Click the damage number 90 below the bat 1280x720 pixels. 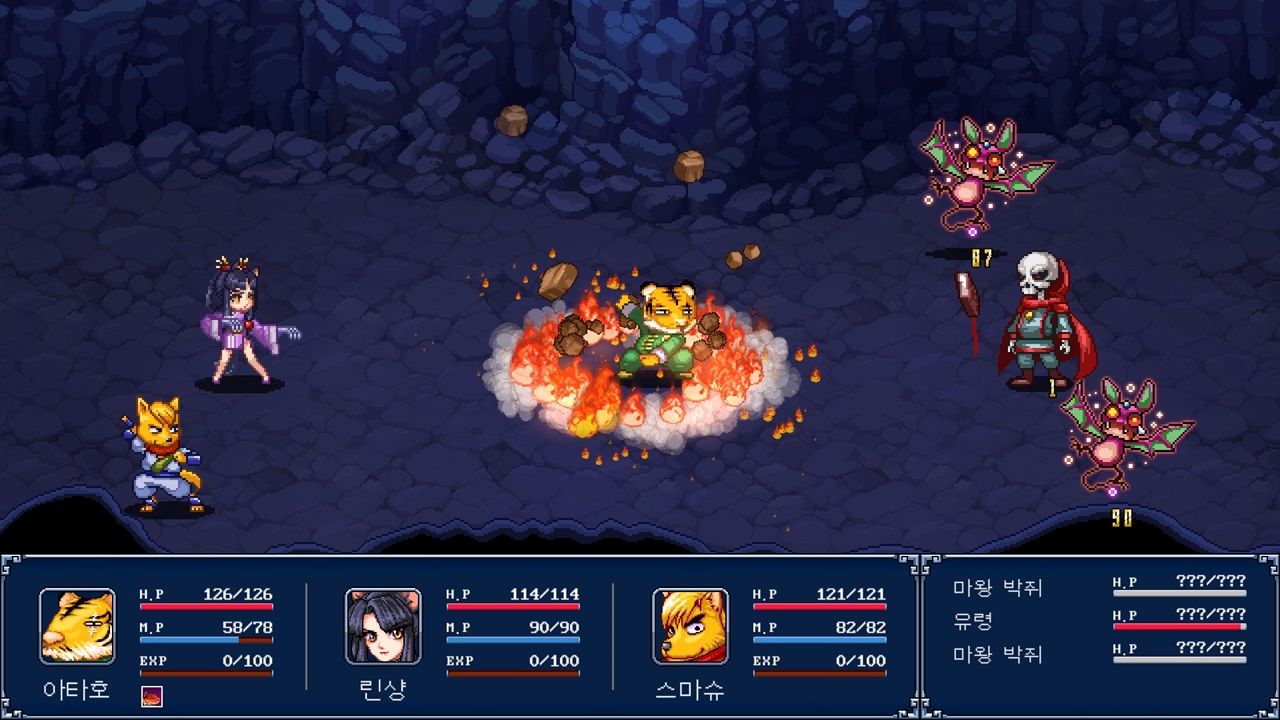coord(1120,516)
